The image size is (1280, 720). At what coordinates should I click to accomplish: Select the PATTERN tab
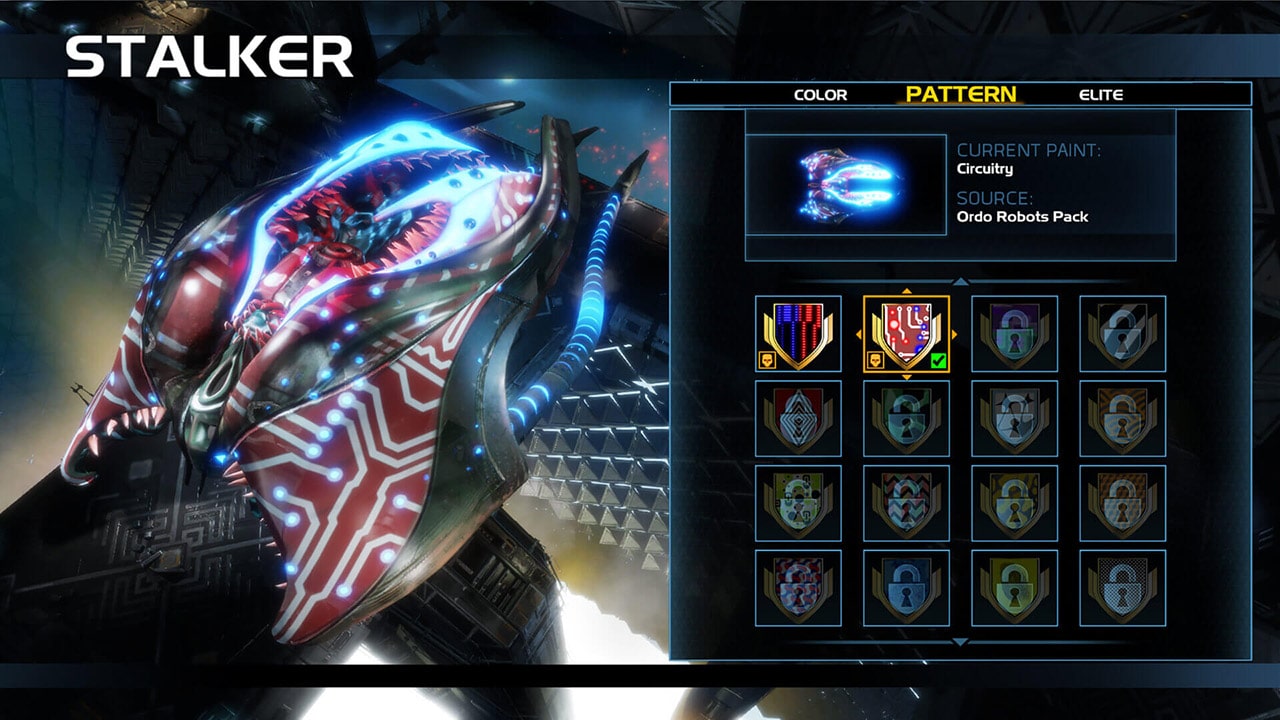pyautogui.click(x=961, y=94)
